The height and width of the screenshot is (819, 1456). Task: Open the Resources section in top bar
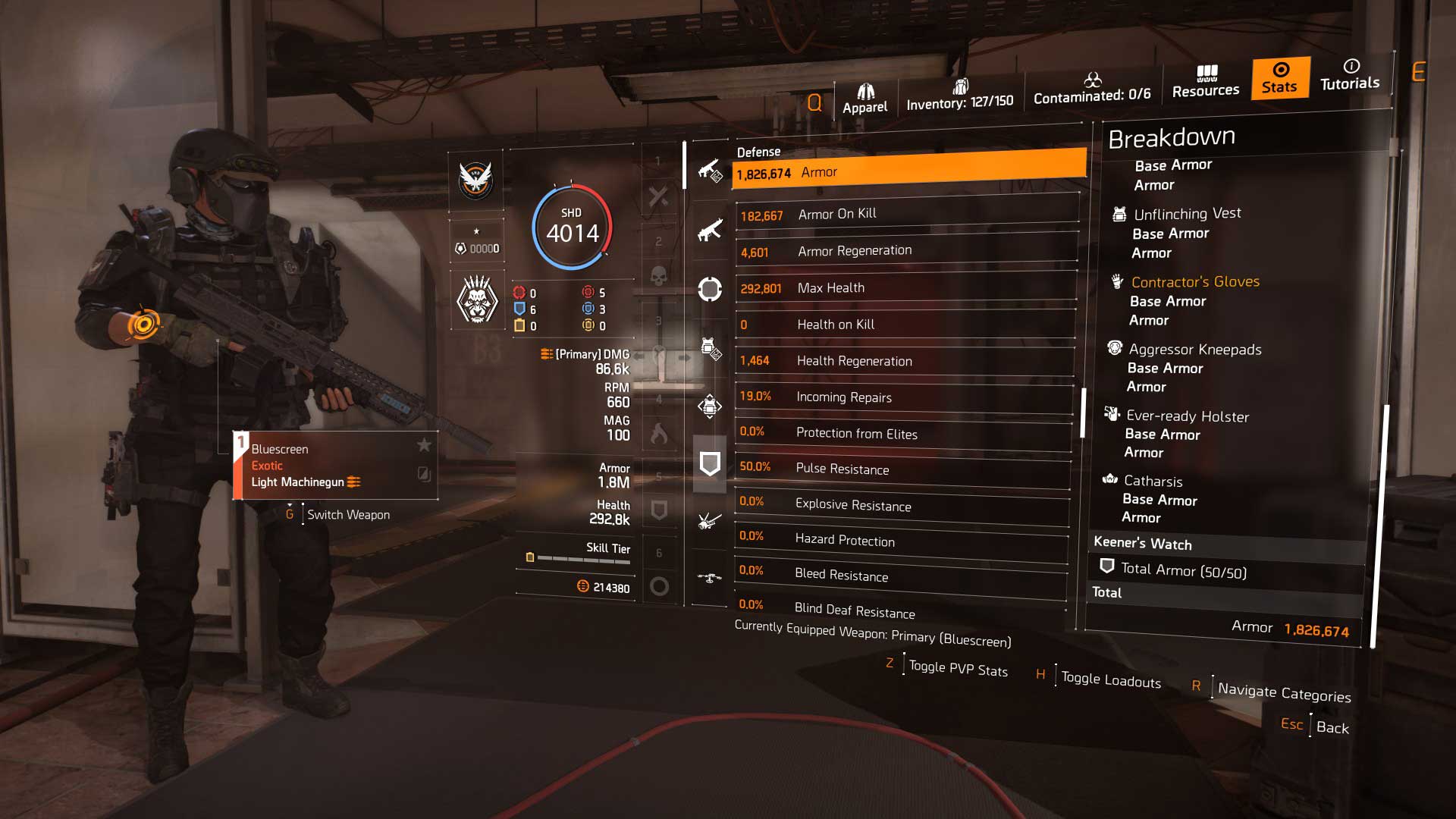[1205, 83]
